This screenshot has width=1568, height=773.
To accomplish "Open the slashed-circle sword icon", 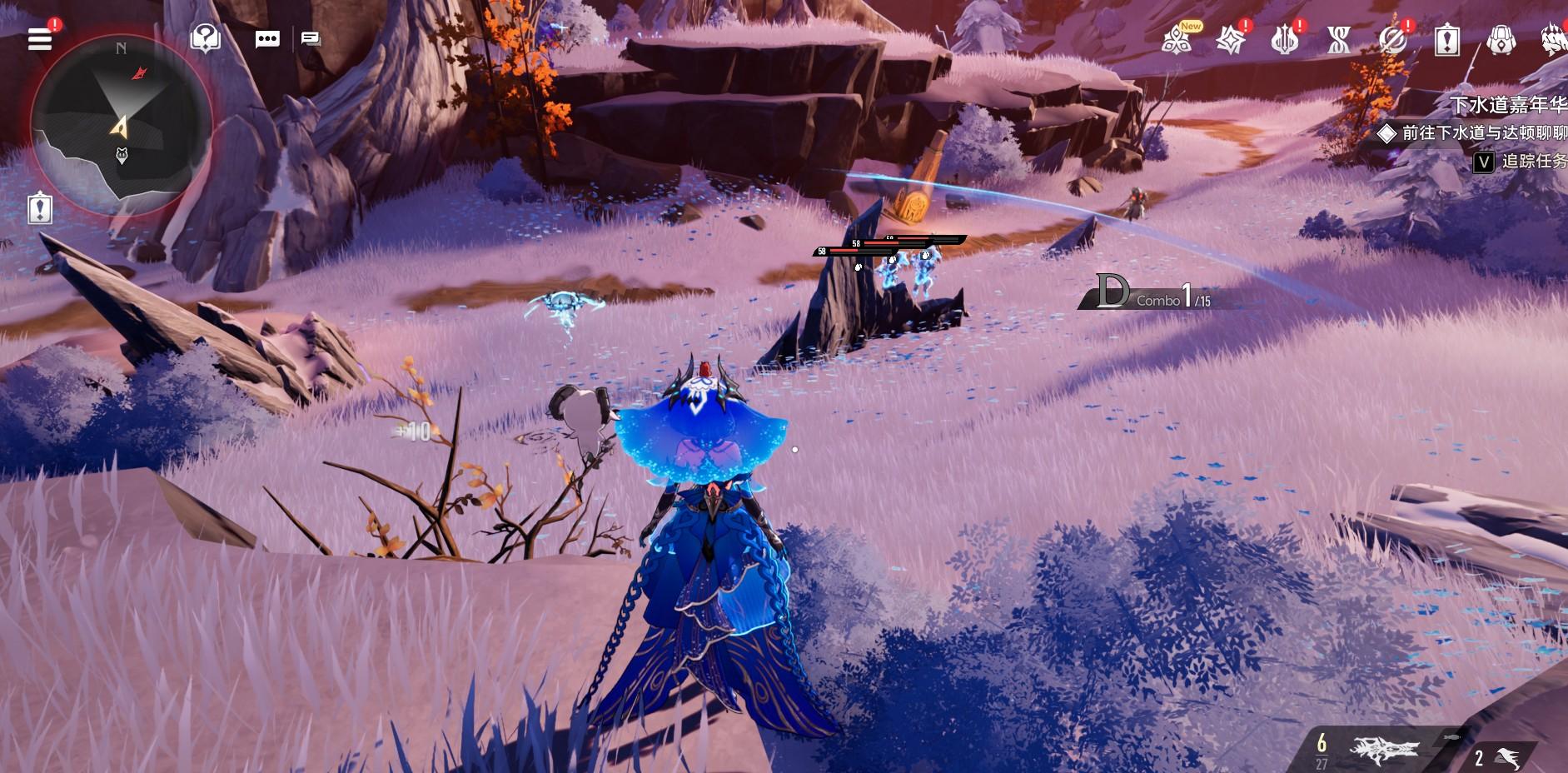I will [1392, 39].
